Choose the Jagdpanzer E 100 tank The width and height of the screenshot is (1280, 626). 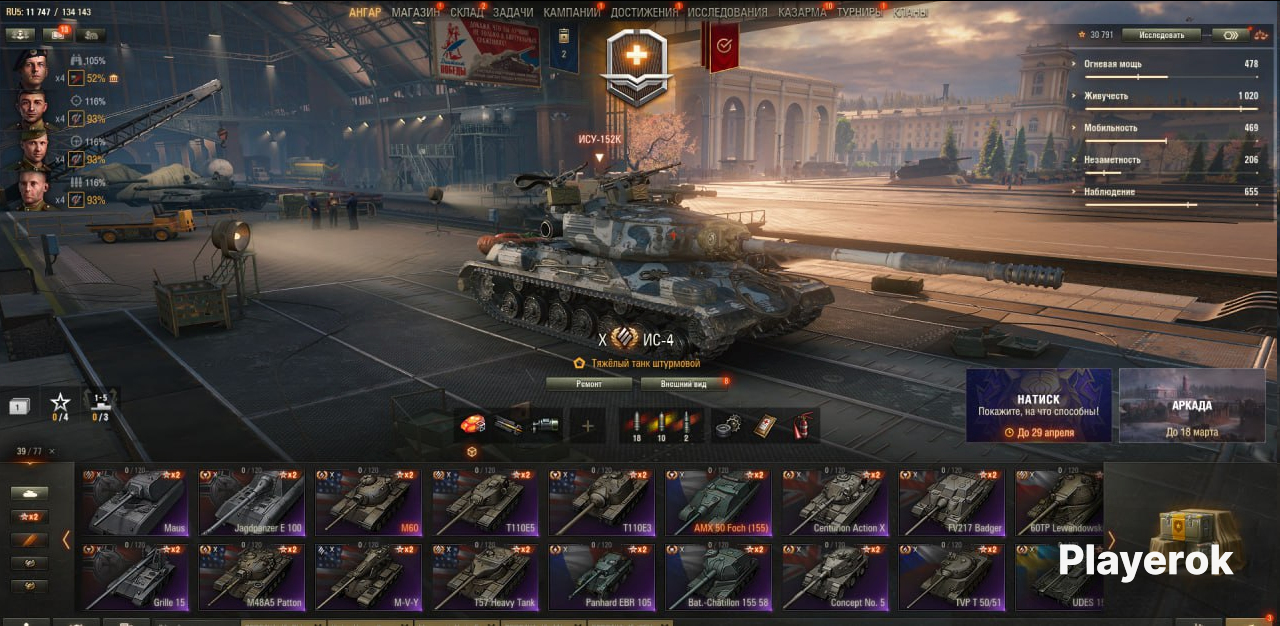[251, 502]
